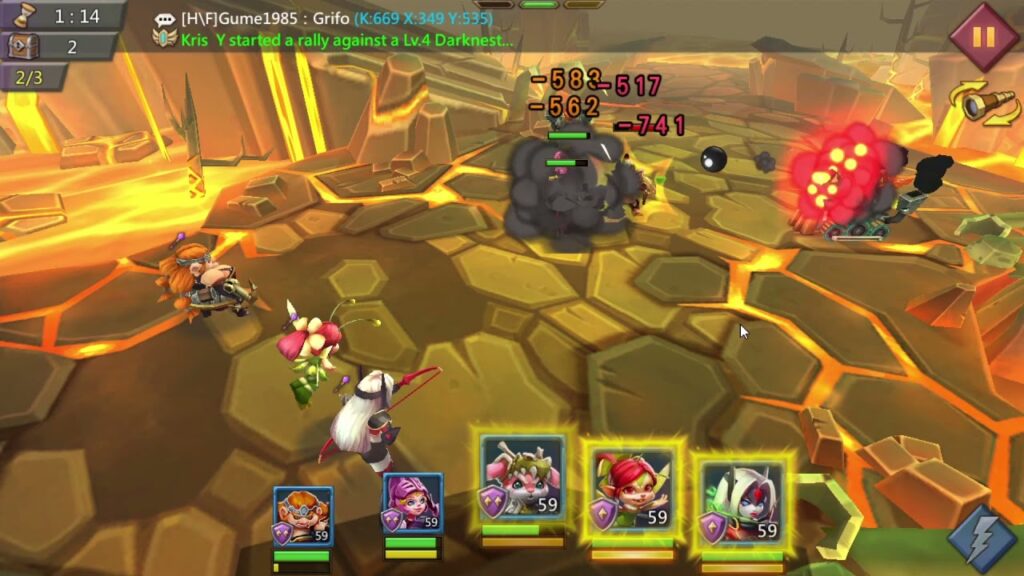
Task: Open the treasure chest loot counter
Action: click(60, 47)
